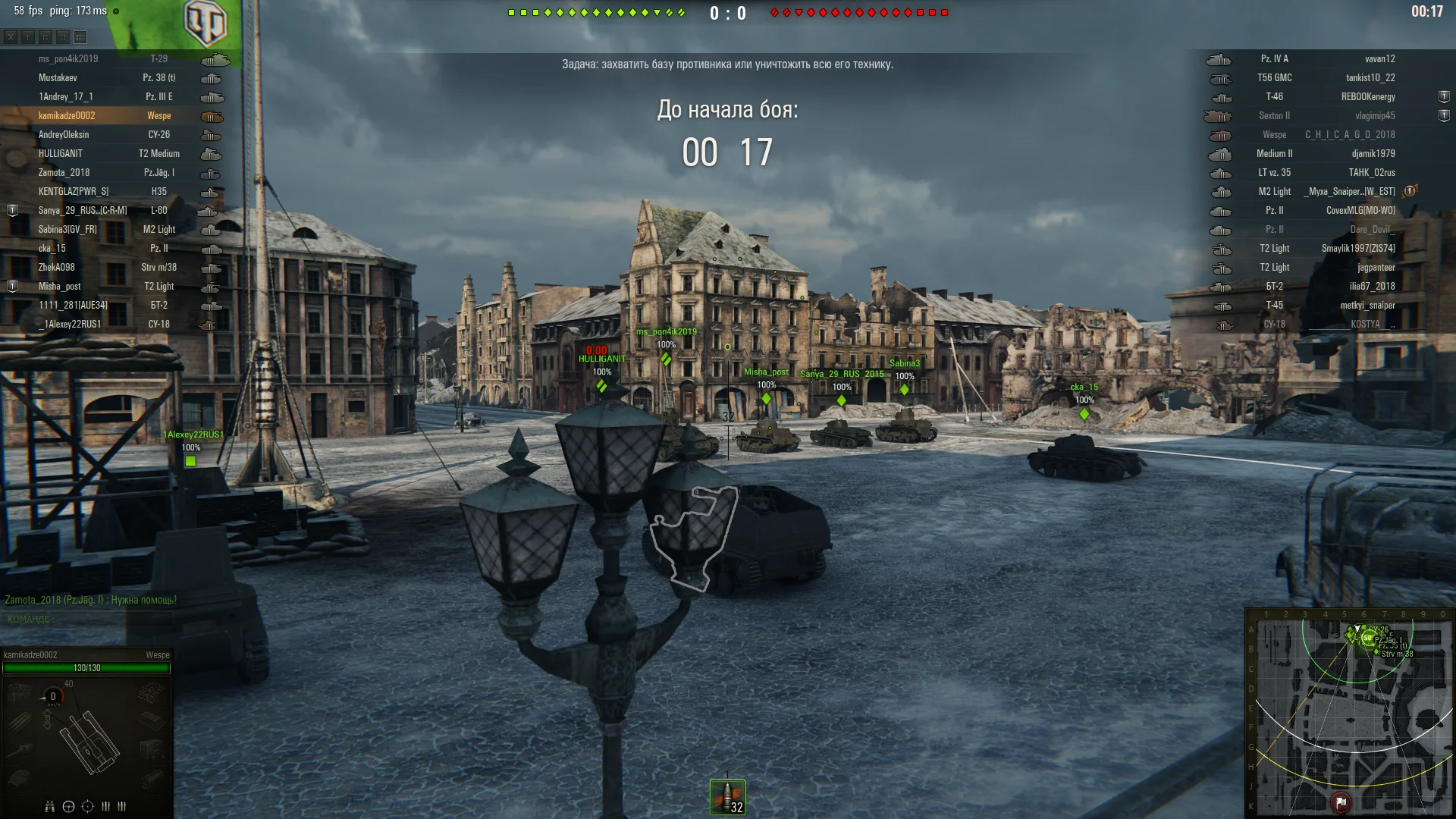Click the crosshair gunner icon
1456x819 pixels.
coord(87,806)
